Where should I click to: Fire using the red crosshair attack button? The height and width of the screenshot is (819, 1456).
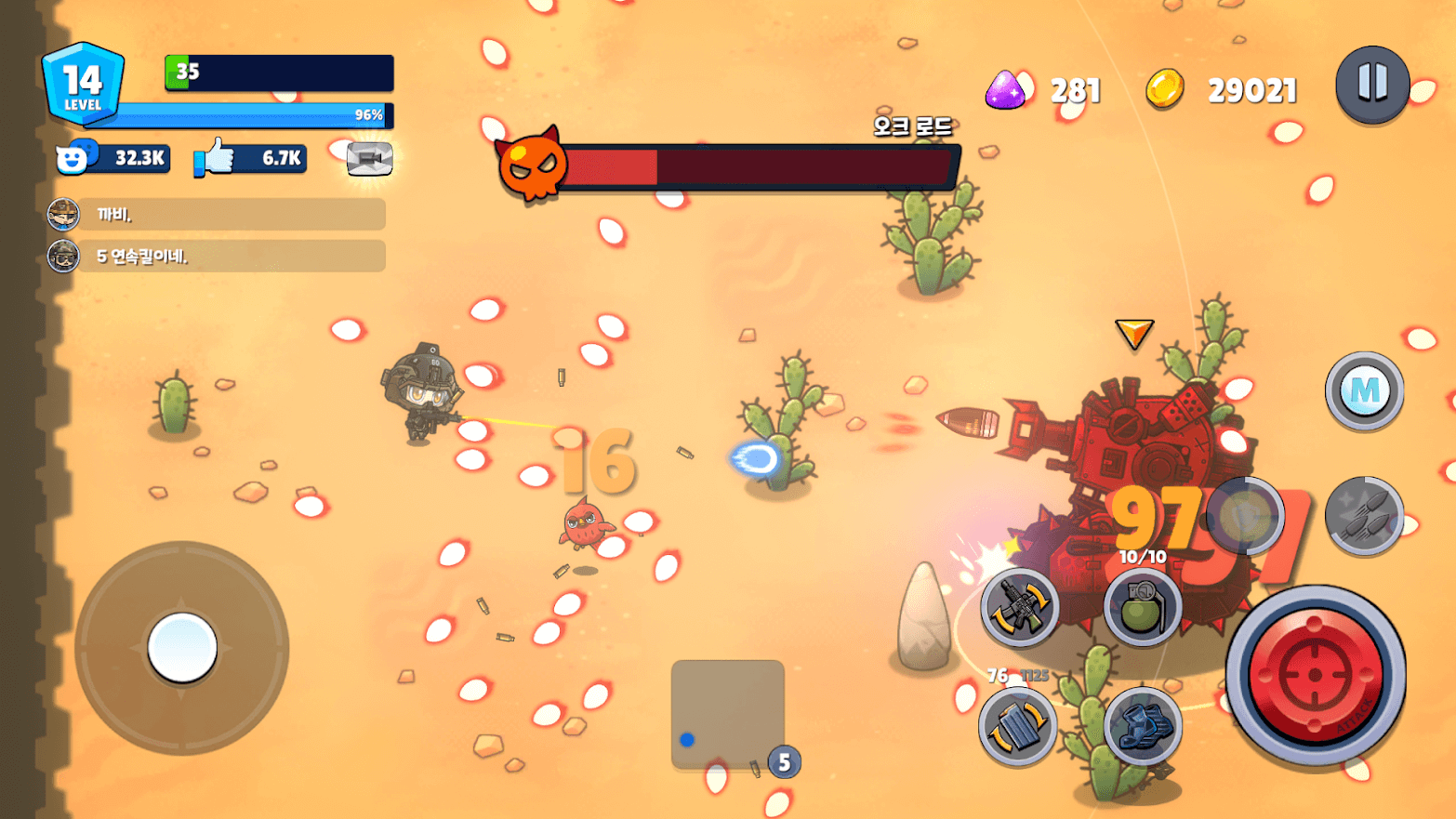(1315, 676)
